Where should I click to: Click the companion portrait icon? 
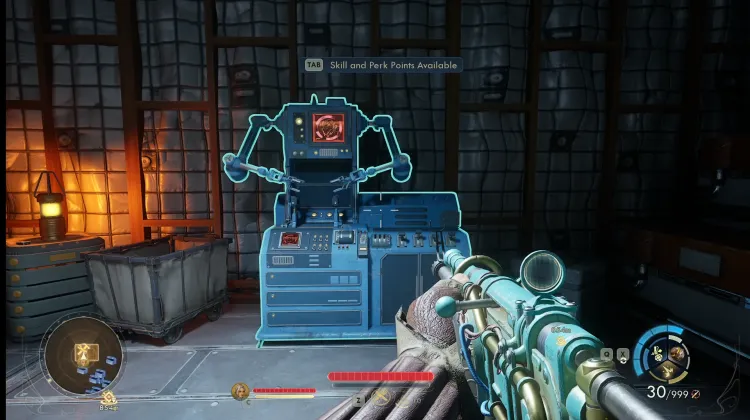239,391
